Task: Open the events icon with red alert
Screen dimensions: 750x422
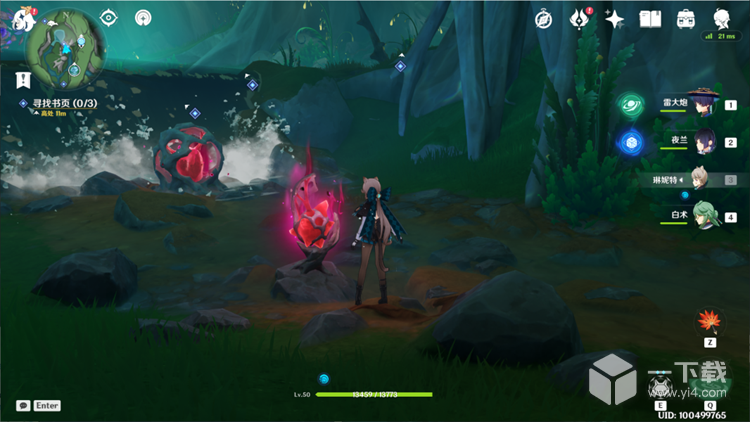Action: tap(579, 18)
